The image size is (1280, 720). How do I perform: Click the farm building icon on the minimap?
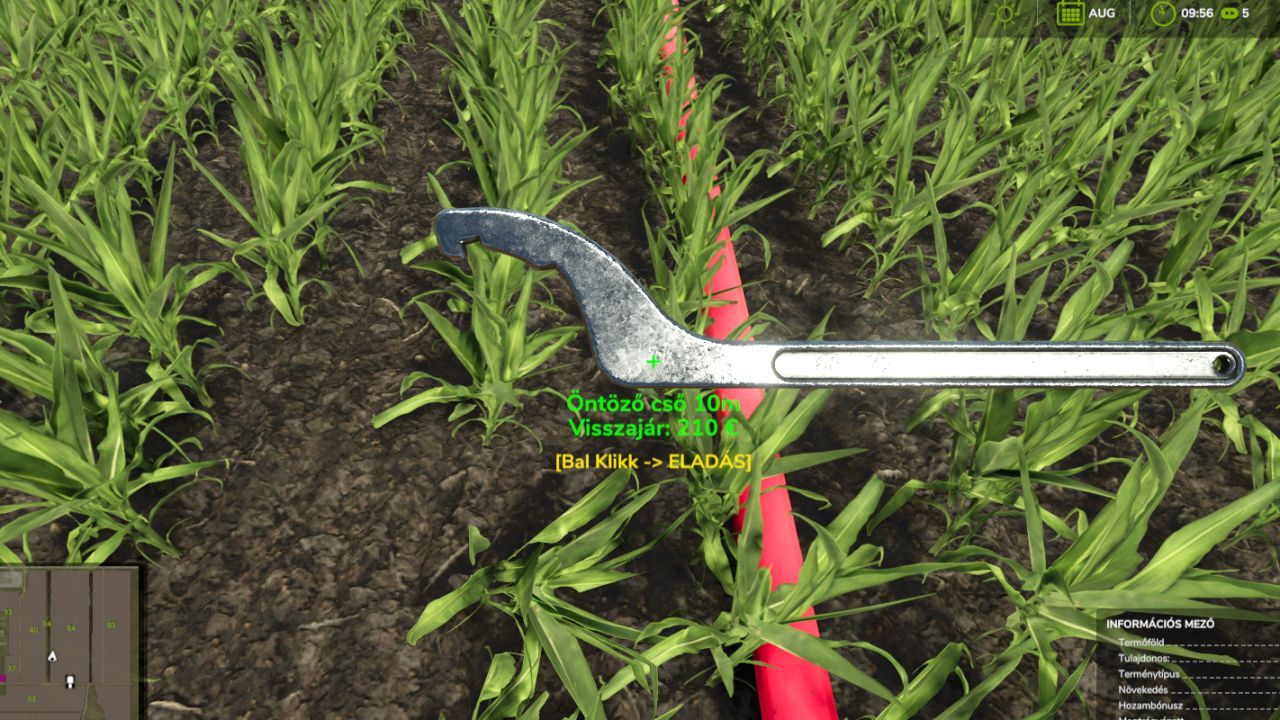click(x=8, y=577)
